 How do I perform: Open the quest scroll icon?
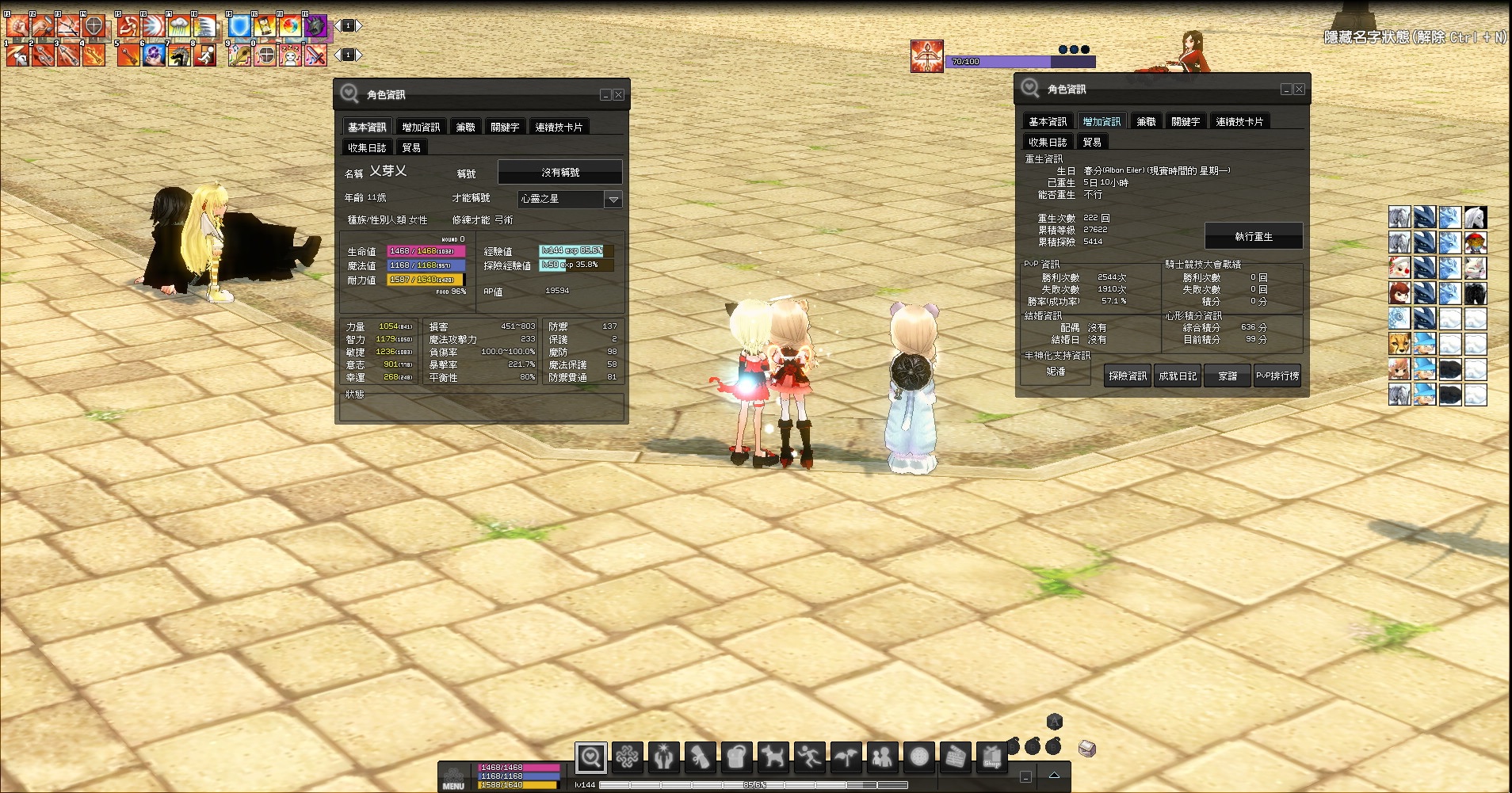pyautogui.click(x=700, y=757)
